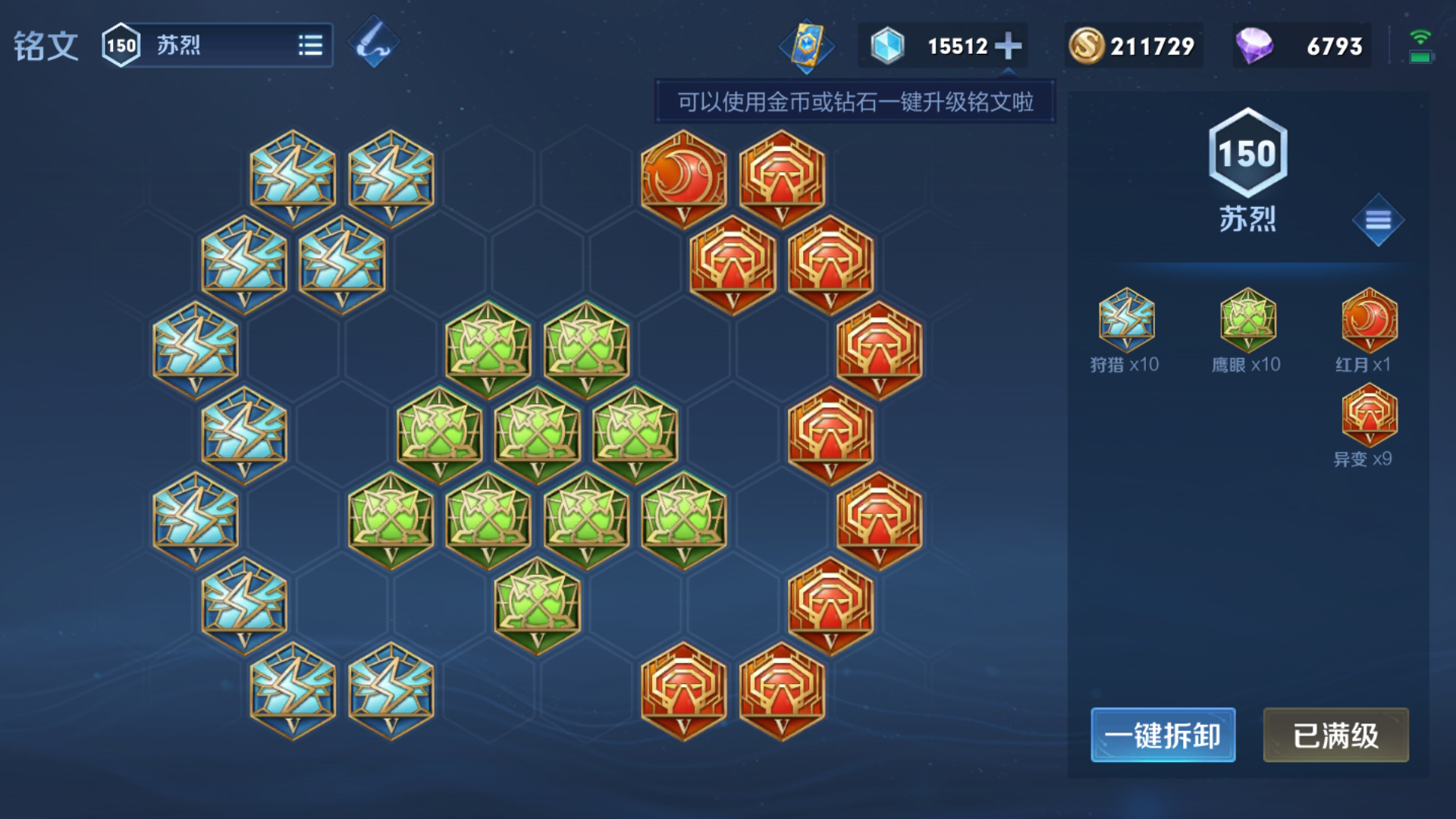Click the inscription card icon in top bar
This screenshot has height=819, width=1456.
tap(806, 44)
